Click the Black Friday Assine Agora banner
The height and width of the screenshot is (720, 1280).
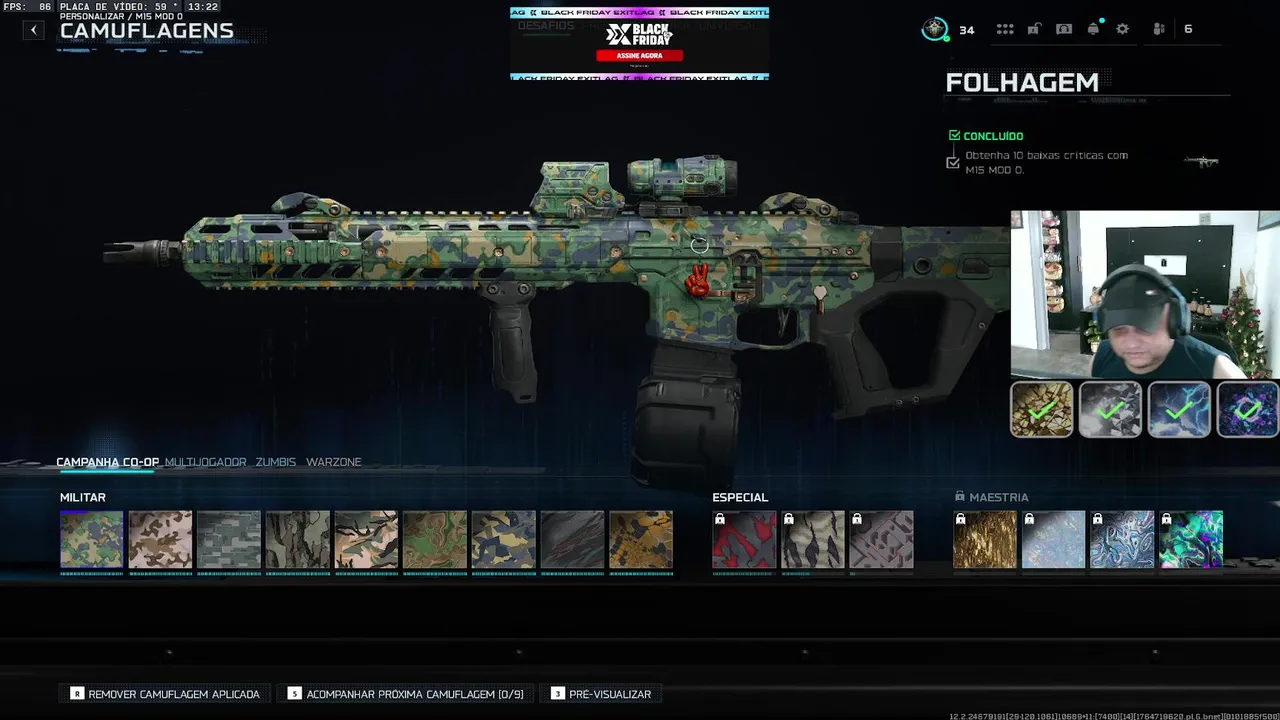639,56
